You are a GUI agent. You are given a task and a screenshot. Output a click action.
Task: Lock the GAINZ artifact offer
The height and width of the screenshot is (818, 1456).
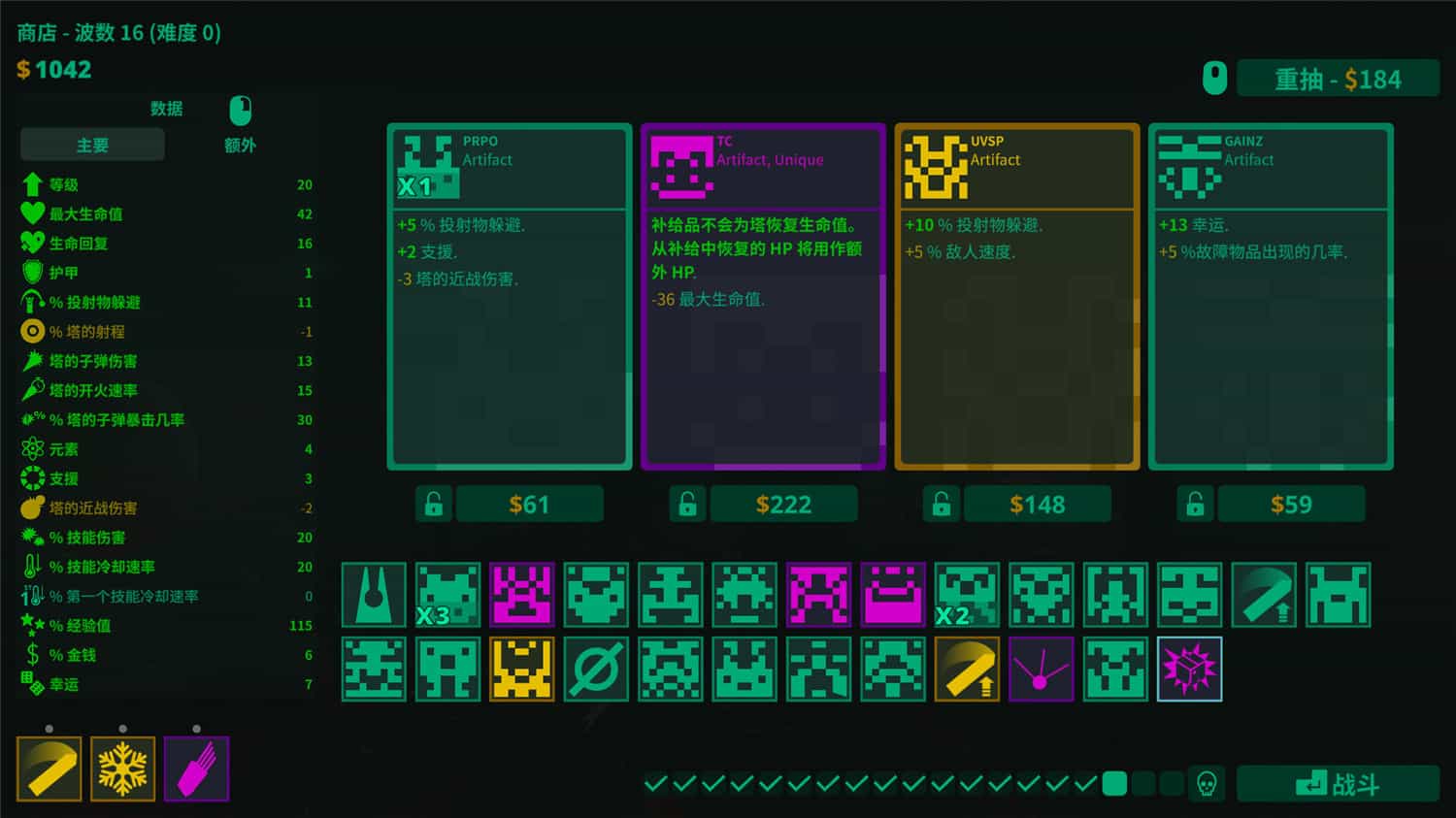tap(1195, 504)
